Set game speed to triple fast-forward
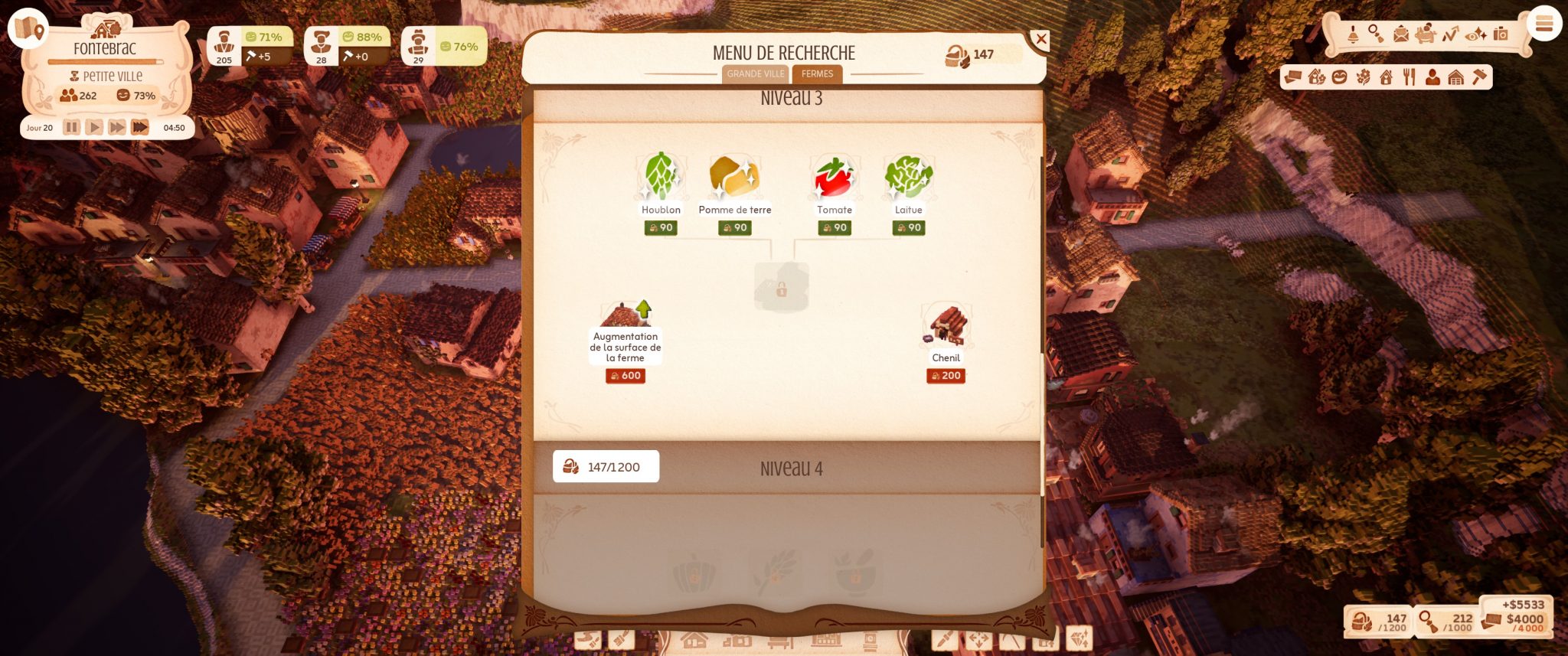This screenshot has width=1568, height=656. point(140,128)
